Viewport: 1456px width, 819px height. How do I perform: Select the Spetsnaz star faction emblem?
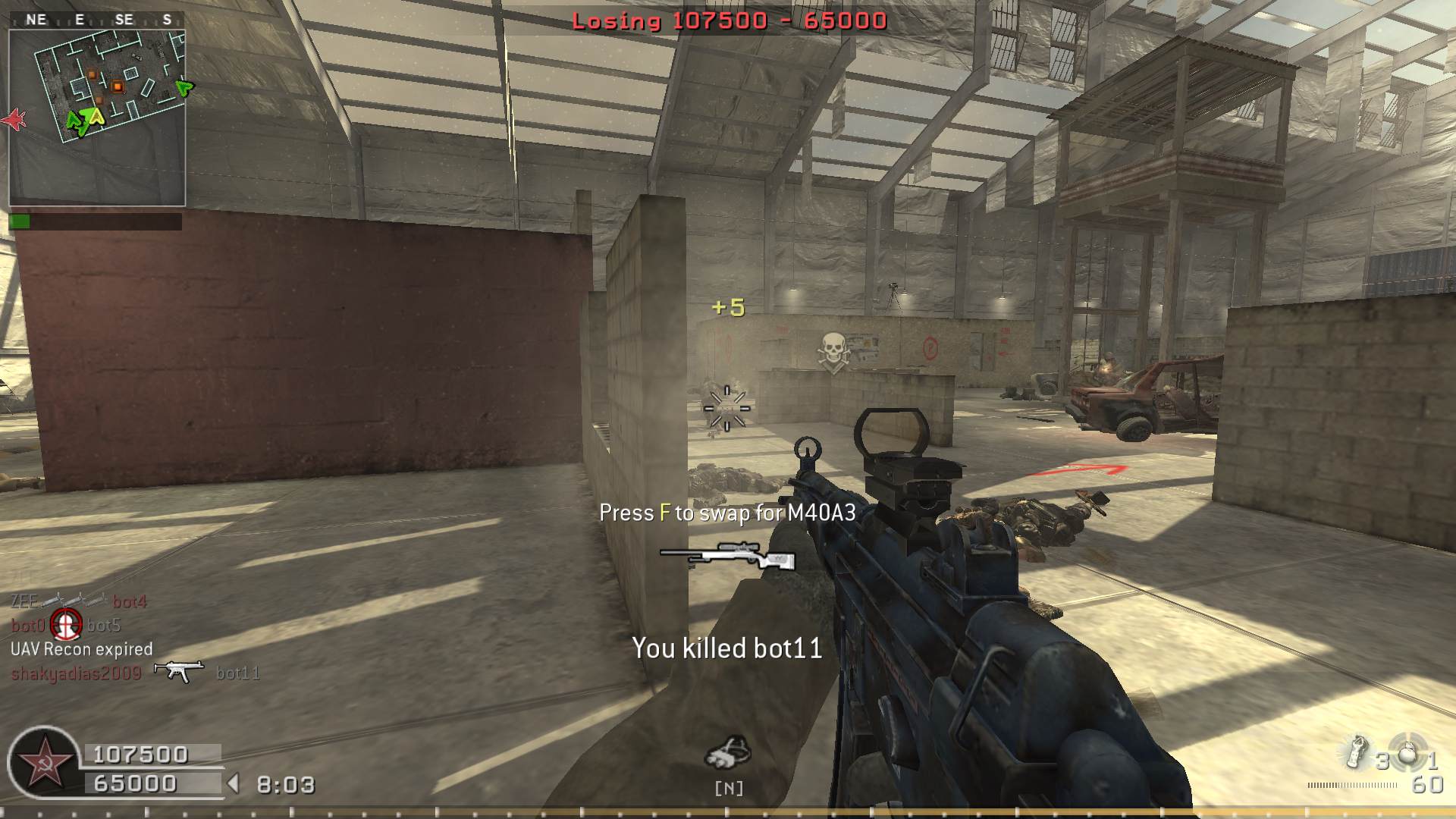(x=44, y=762)
